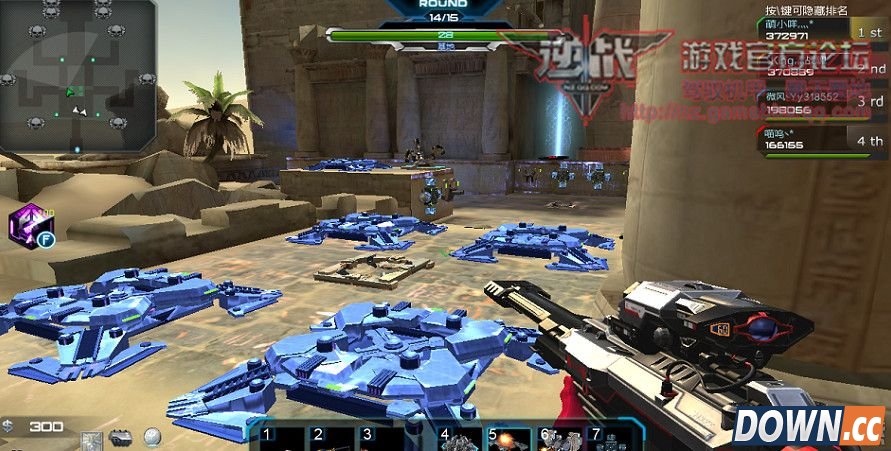Pick the trap in slot 6
This screenshot has width=891, height=451.
pos(559,439)
